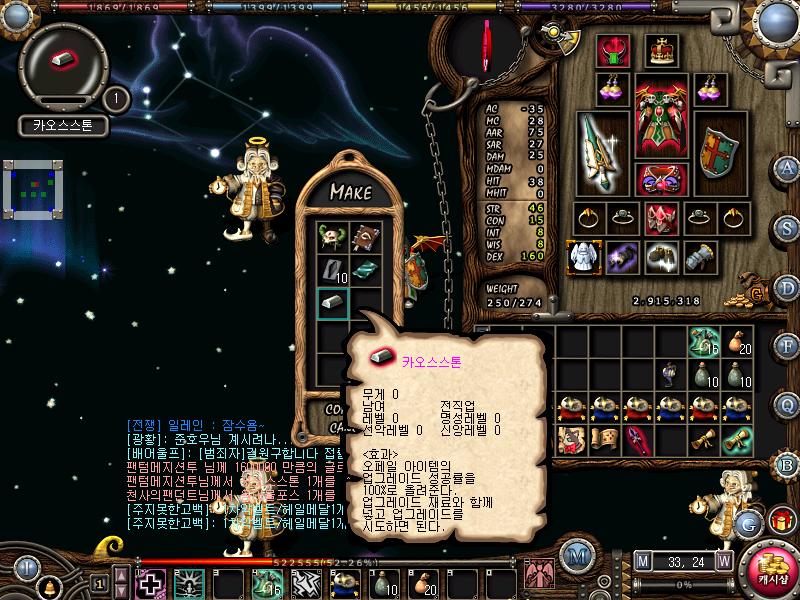800x600 pixels.
Task: Click the red gift box icon
Action: click(x=780, y=520)
